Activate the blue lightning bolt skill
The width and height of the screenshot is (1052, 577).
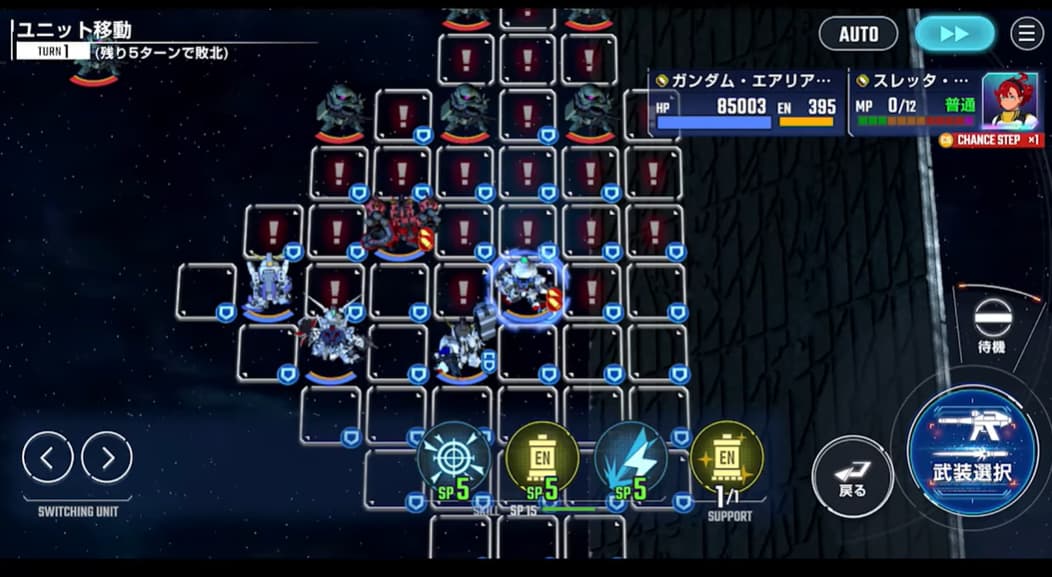(631, 459)
